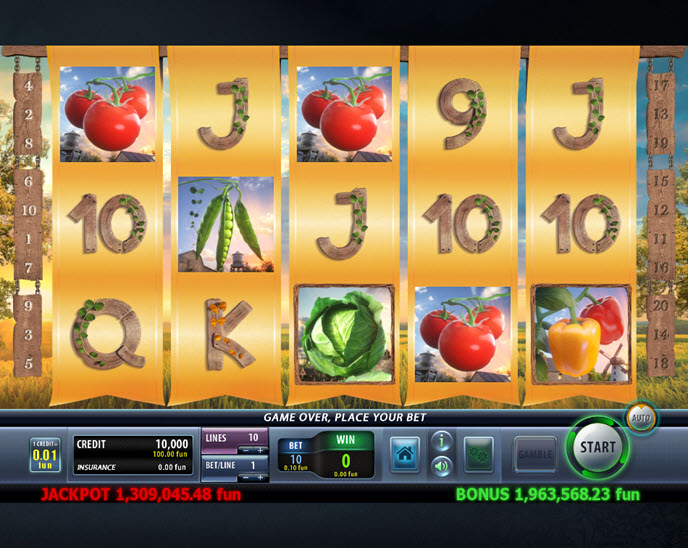Screen dimensions: 688x548
Task: Increase the number of LINES
Action: click(259, 451)
